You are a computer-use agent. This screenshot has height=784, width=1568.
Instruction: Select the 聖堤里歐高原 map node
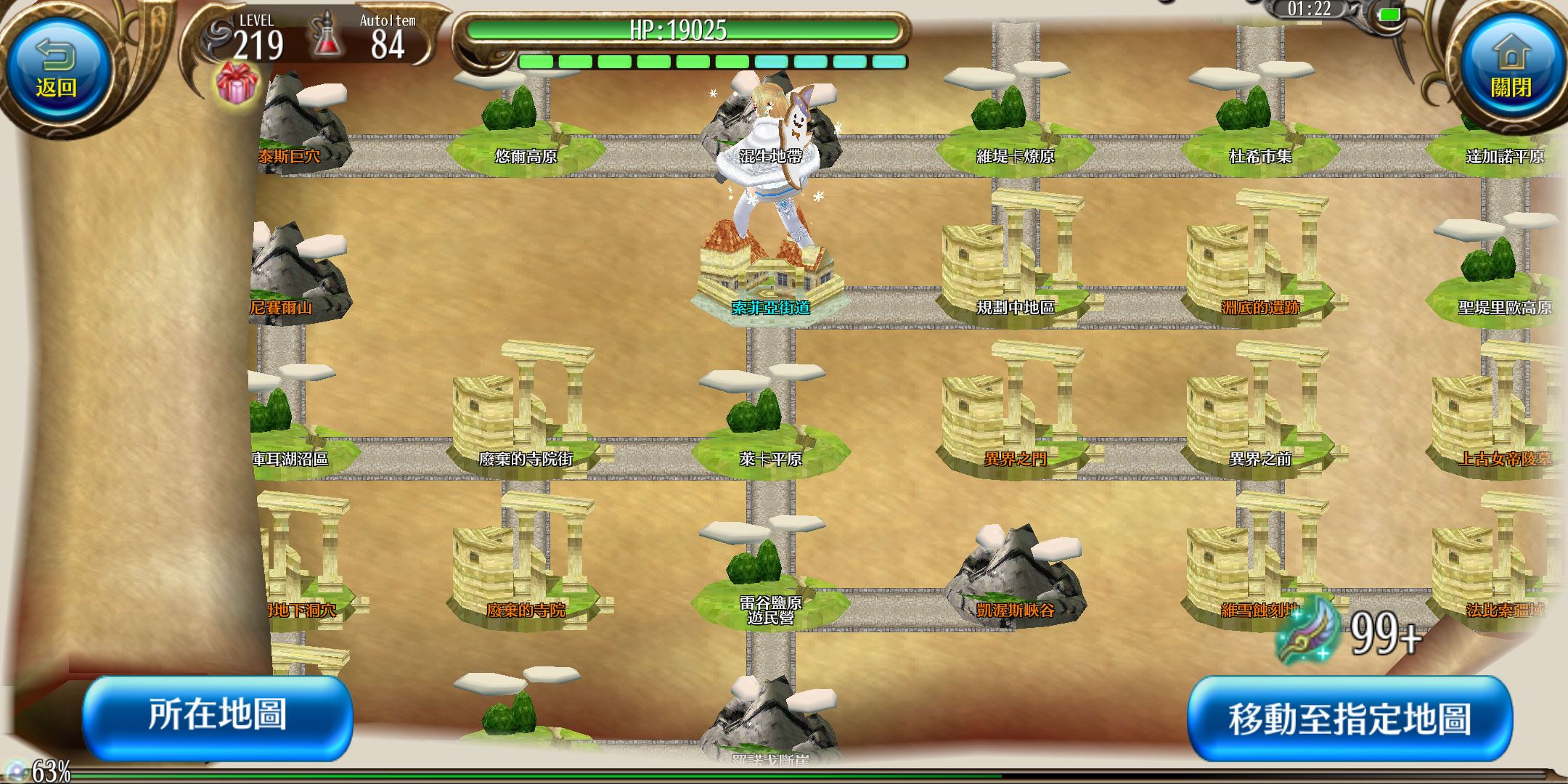[1504, 287]
